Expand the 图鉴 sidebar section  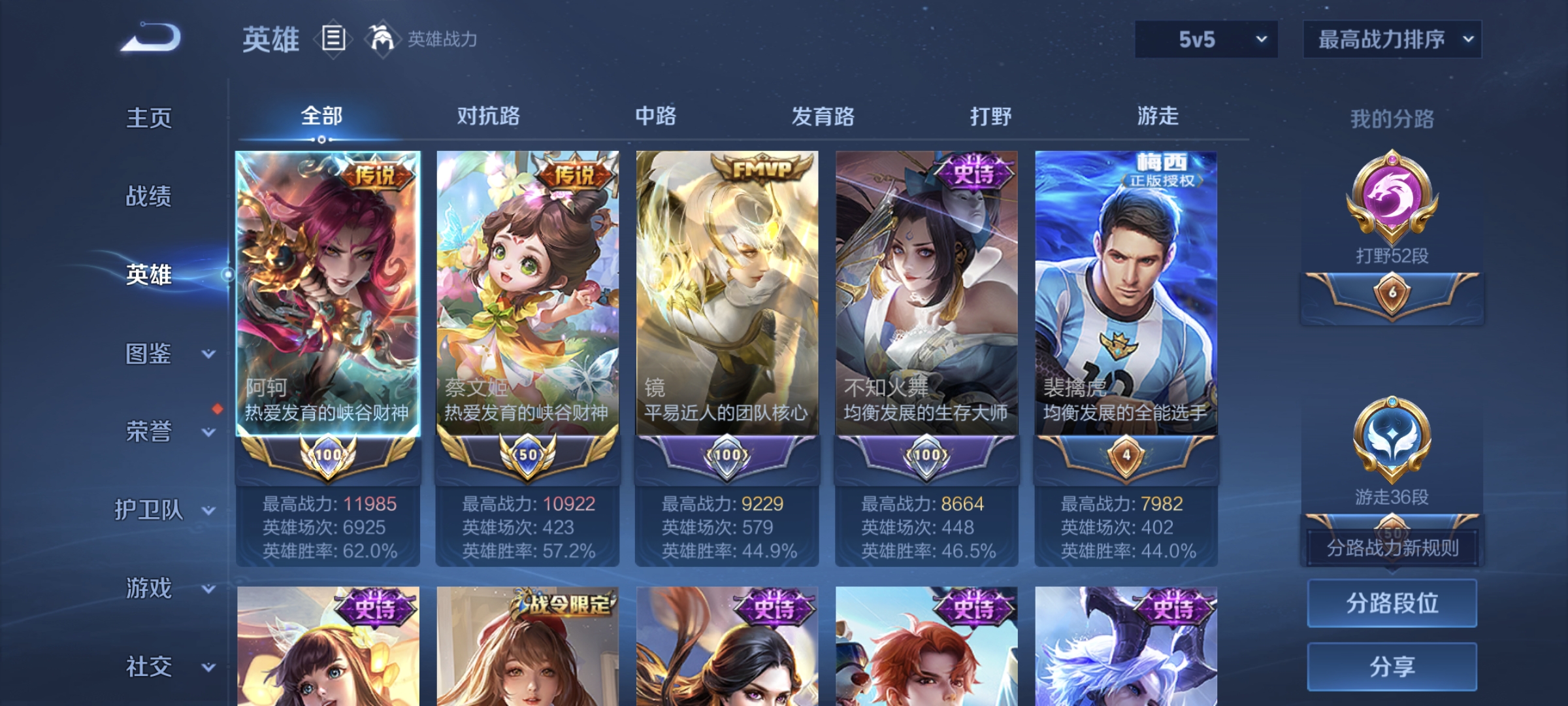tap(150, 354)
